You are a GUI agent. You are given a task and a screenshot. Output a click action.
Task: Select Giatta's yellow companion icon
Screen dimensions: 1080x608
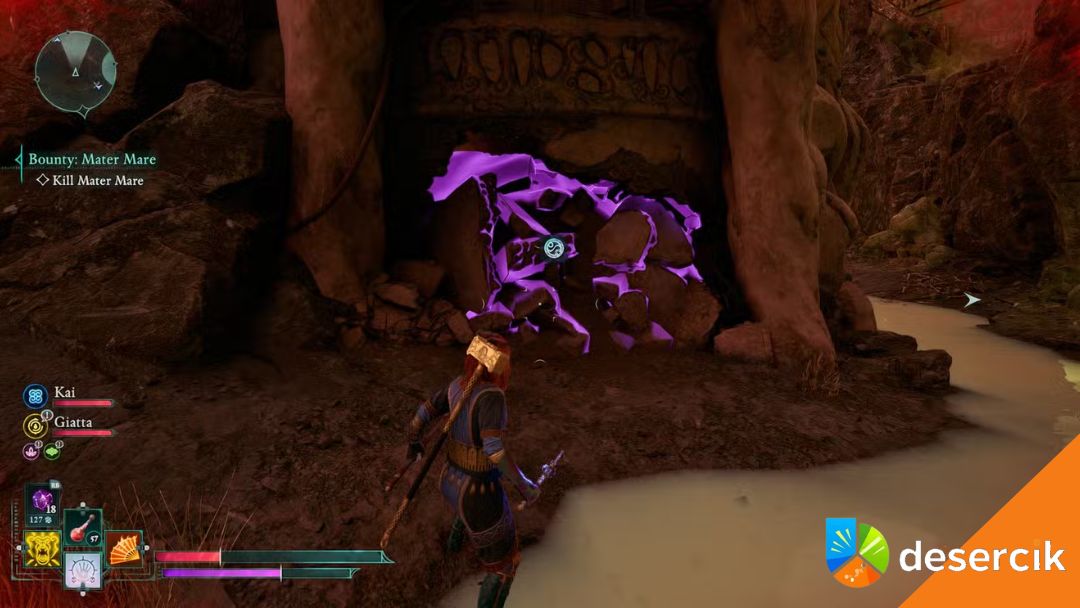pyautogui.click(x=35, y=425)
